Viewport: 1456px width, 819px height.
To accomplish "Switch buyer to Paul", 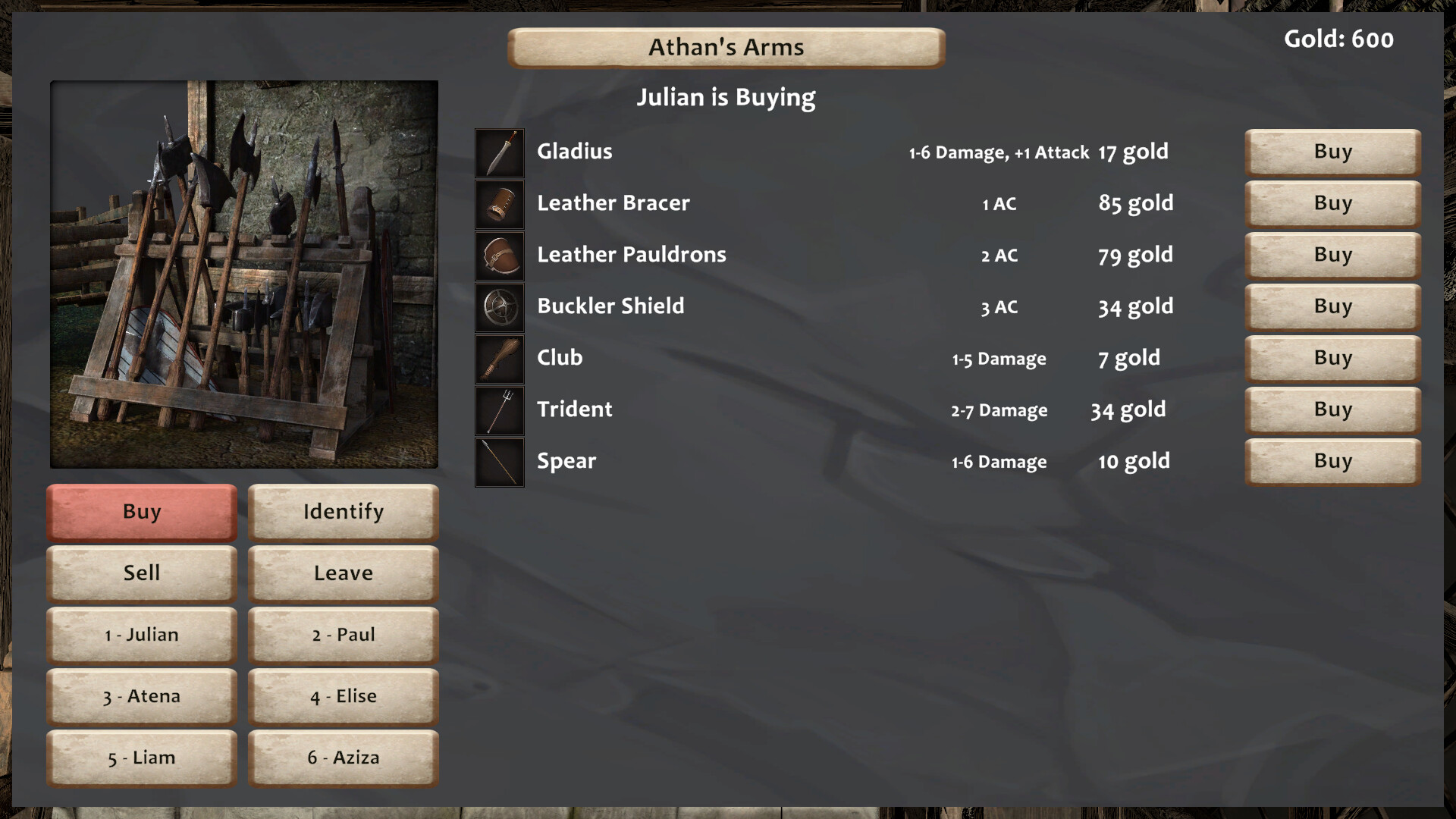I will (344, 635).
